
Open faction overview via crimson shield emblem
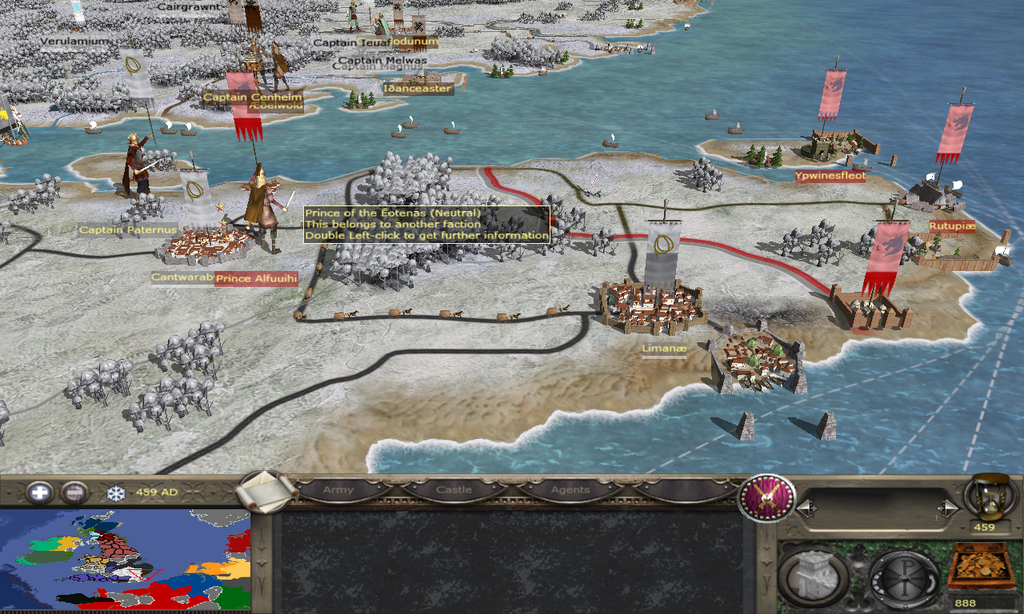766,498
